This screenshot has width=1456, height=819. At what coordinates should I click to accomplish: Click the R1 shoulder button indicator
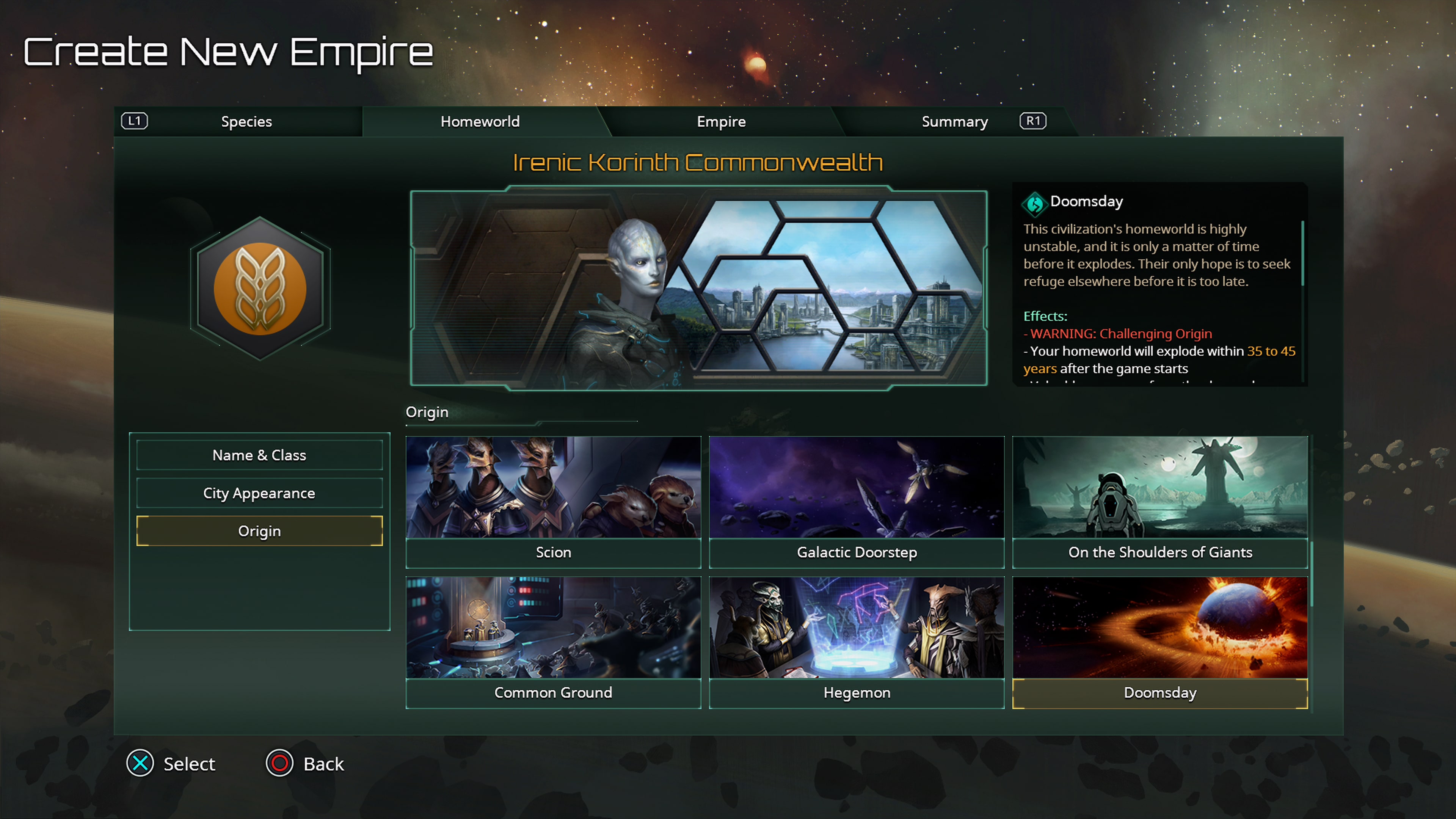click(1032, 121)
